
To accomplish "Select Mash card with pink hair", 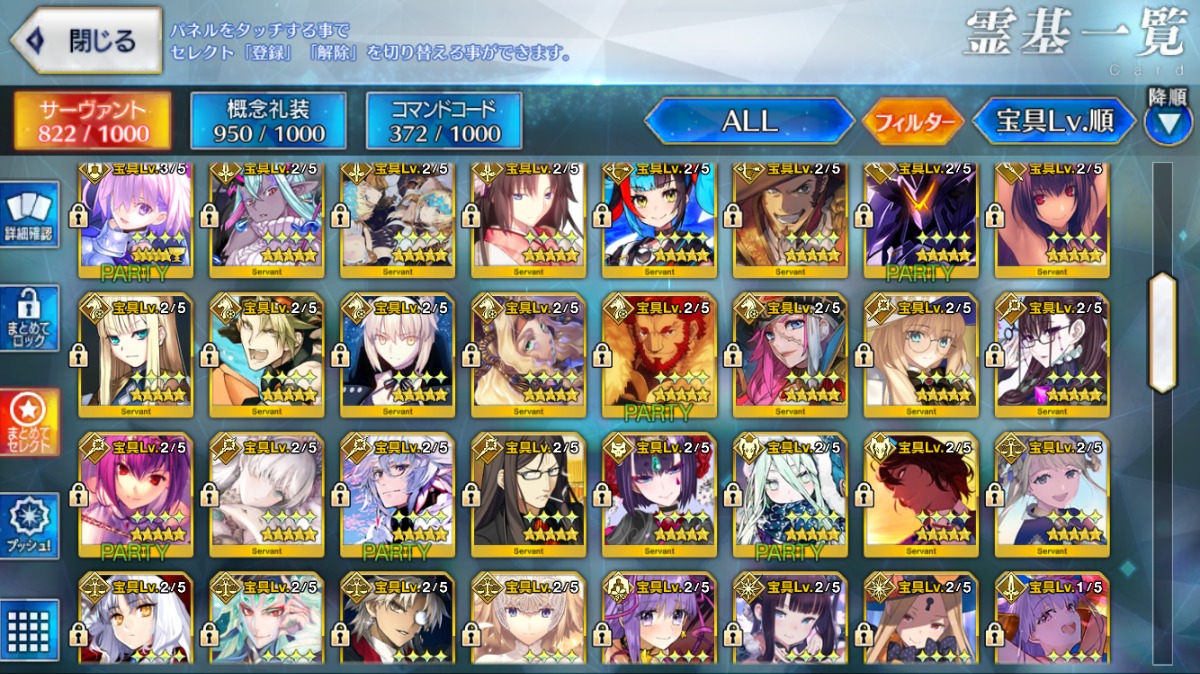I will 136,216.
